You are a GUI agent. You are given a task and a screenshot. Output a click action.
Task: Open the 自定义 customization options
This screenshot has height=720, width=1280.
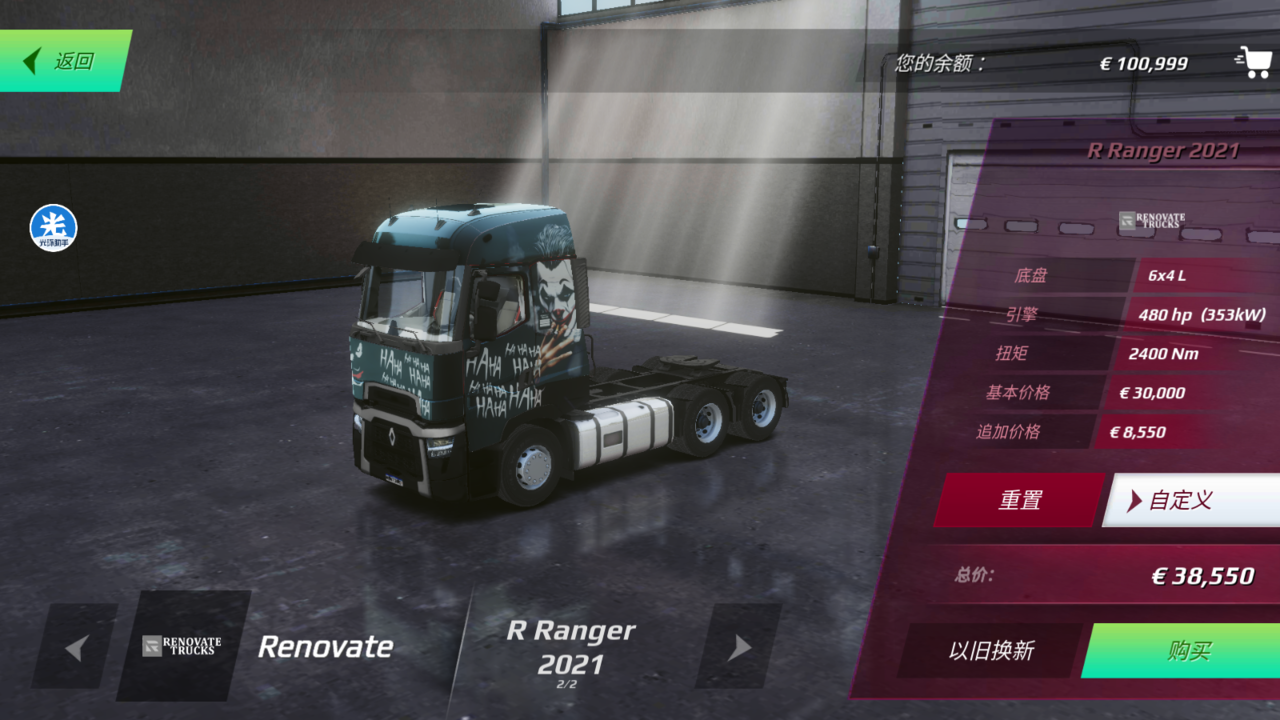coord(1190,500)
